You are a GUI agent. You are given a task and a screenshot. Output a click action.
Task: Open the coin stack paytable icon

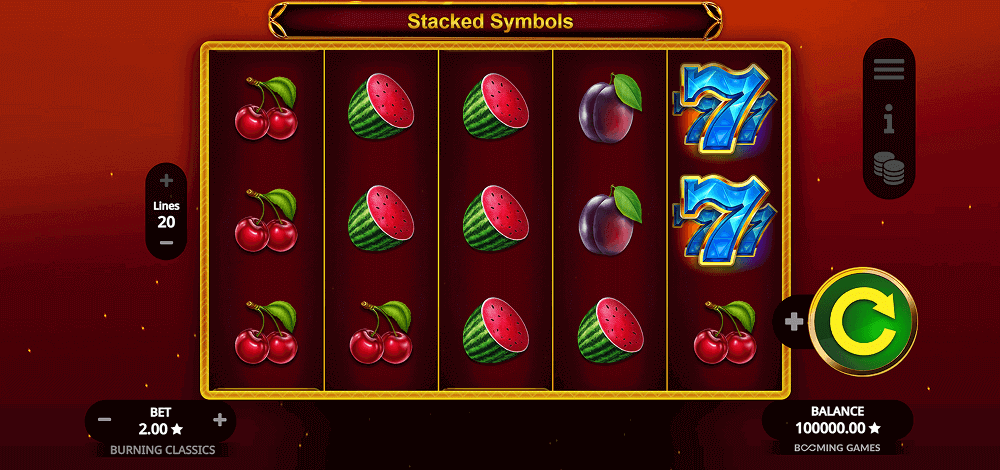(x=888, y=167)
